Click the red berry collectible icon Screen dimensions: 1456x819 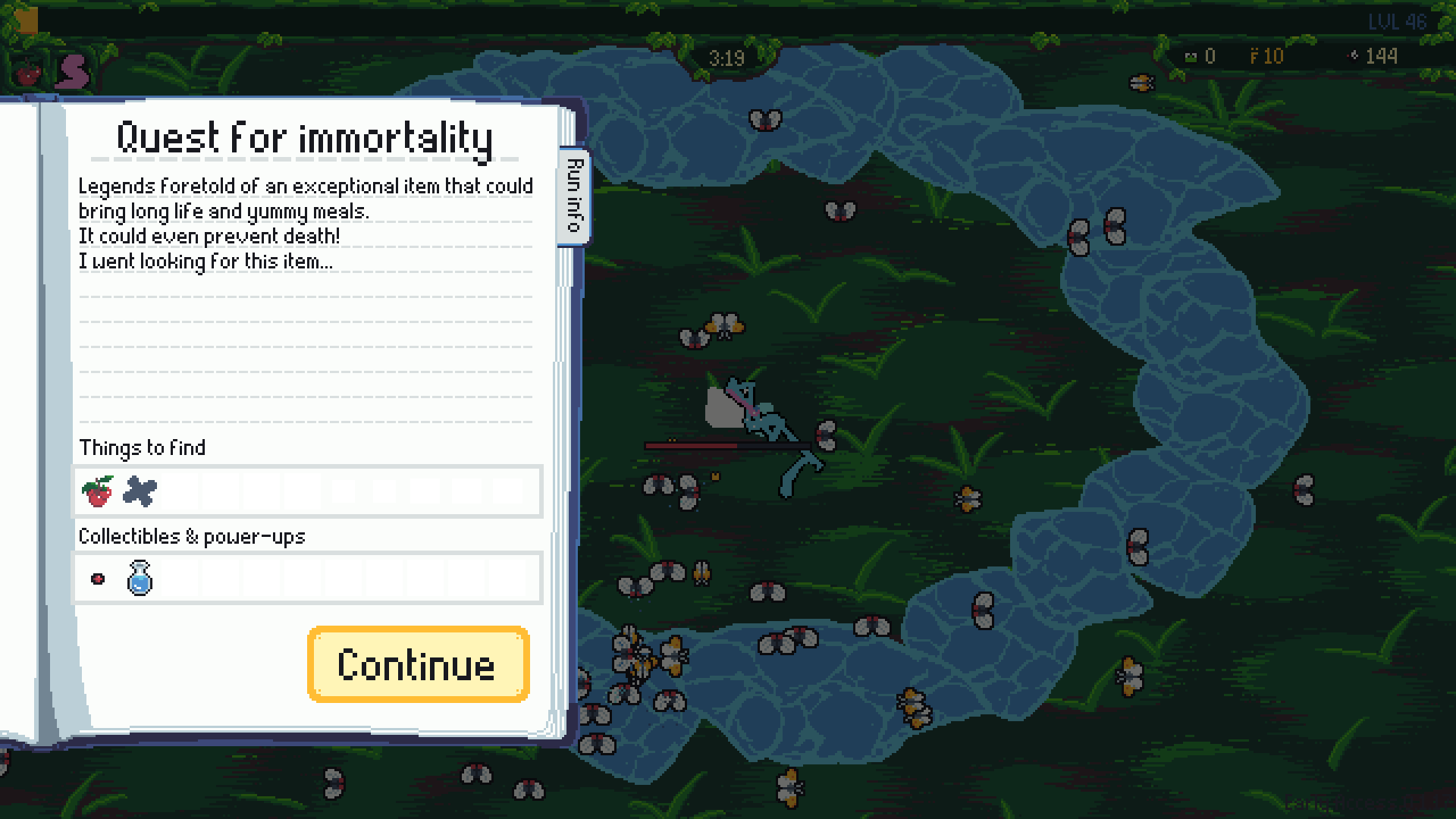pos(98,578)
